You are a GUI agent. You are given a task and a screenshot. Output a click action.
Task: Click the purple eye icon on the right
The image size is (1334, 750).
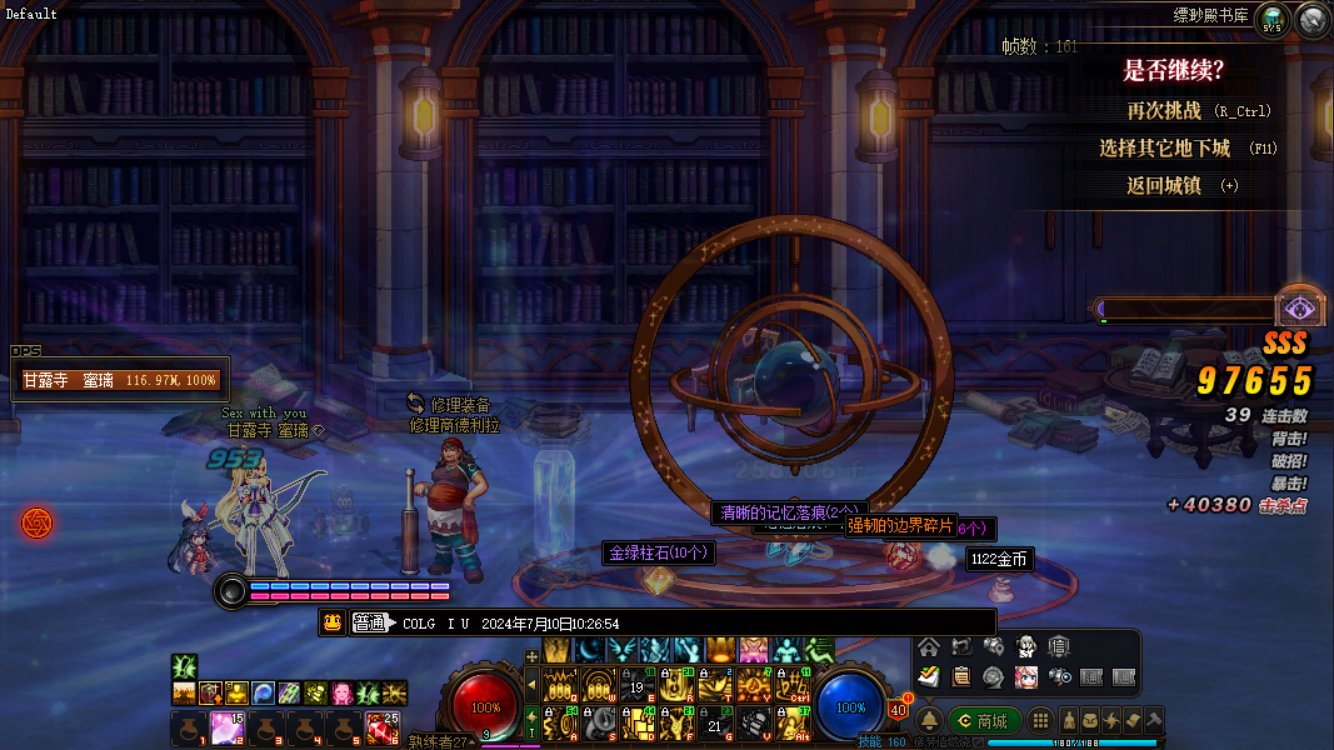point(1300,307)
